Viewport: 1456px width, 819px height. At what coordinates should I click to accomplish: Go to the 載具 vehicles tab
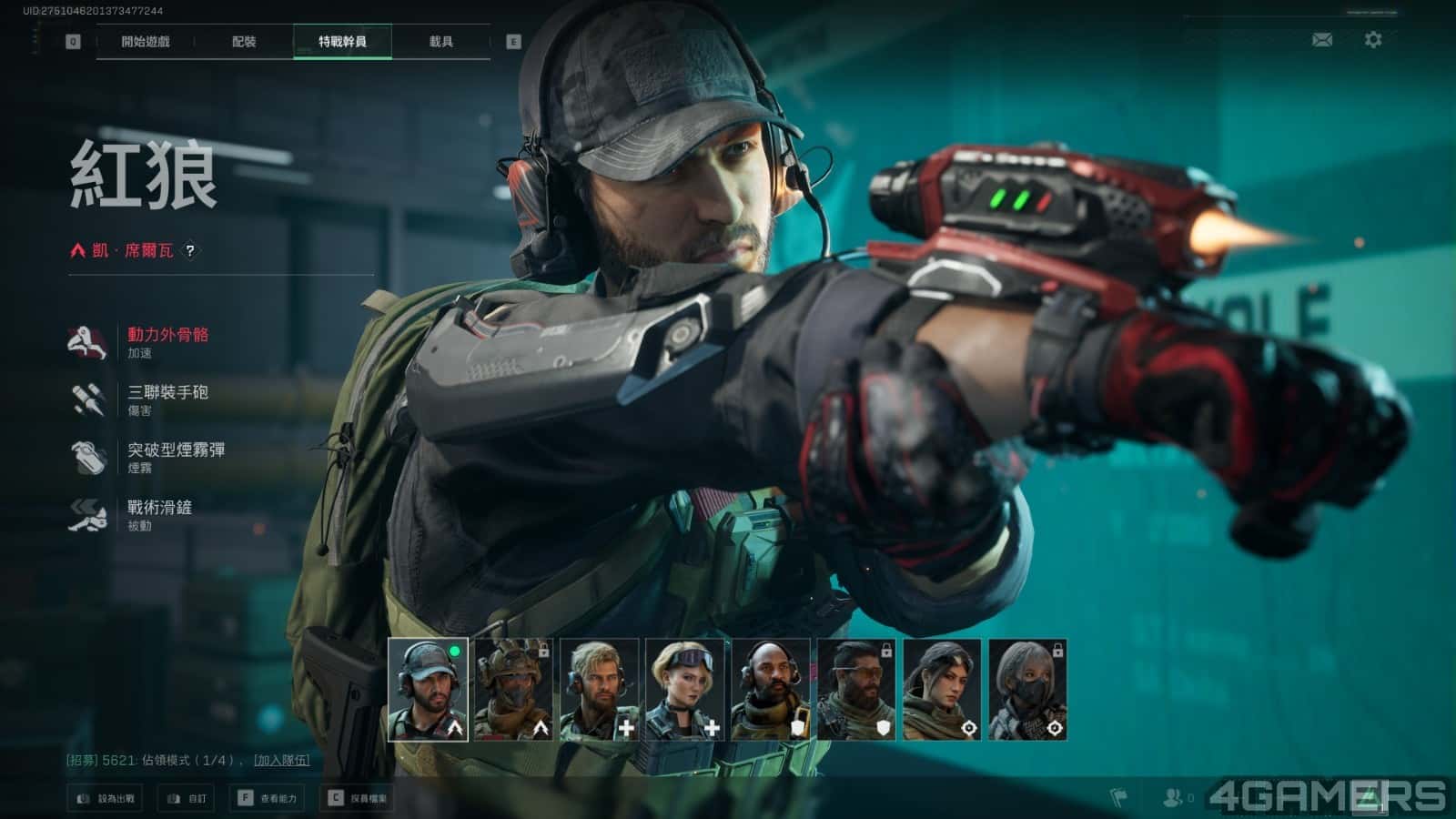click(441, 42)
